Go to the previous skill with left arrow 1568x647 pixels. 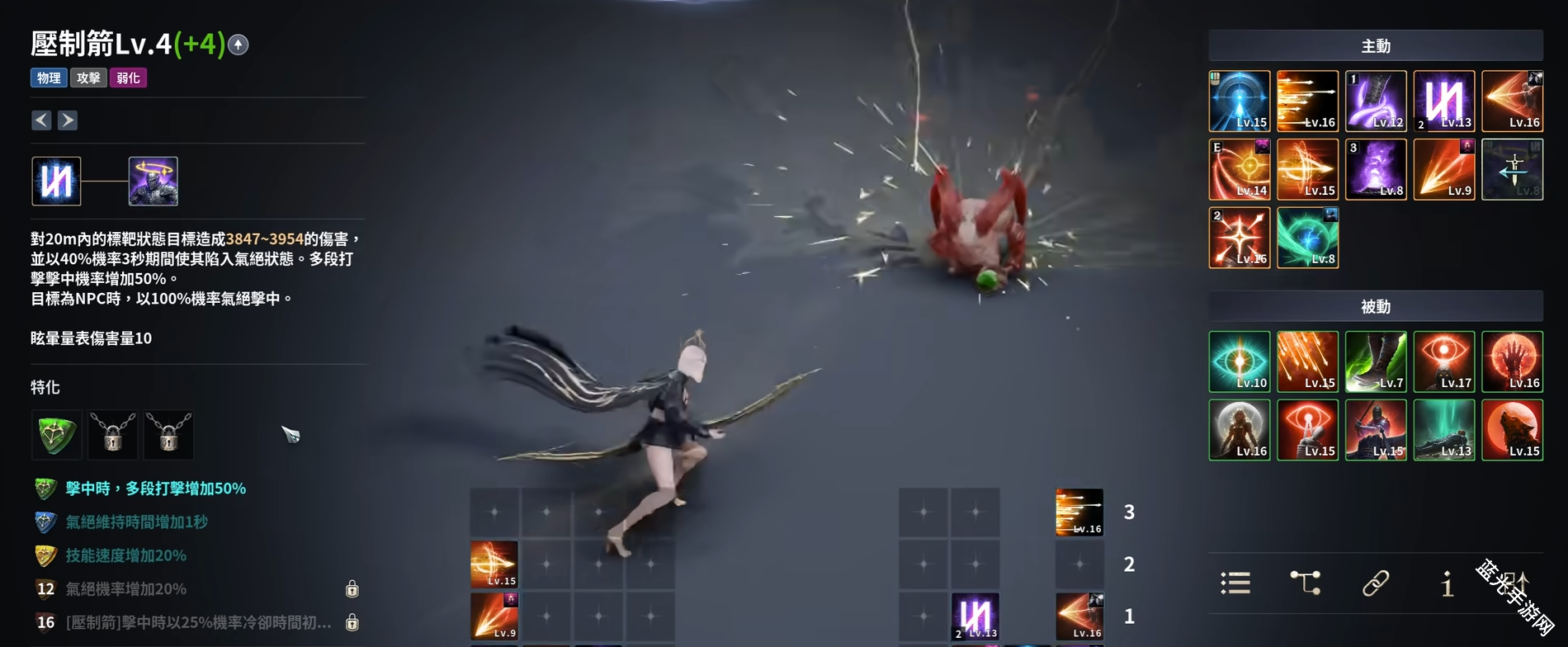[41, 120]
